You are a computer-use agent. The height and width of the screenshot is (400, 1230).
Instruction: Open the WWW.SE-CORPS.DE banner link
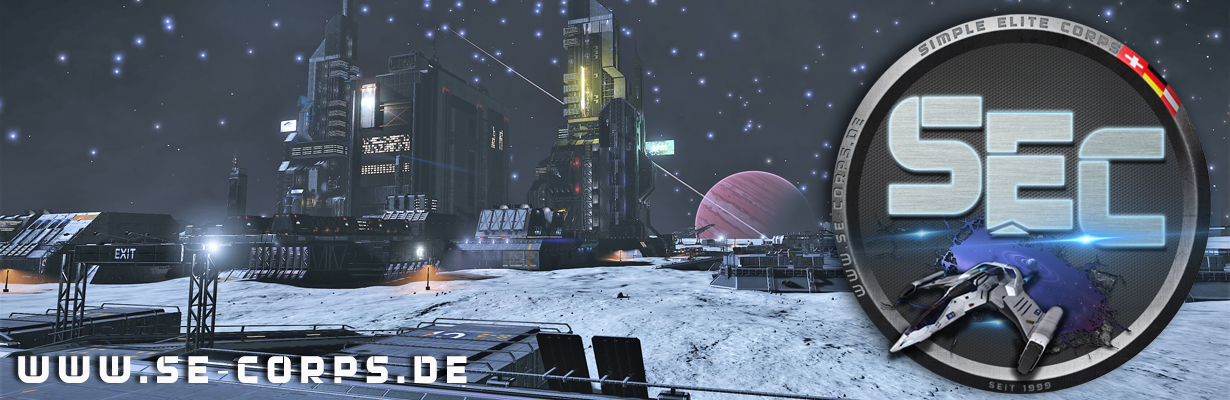(243, 369)
